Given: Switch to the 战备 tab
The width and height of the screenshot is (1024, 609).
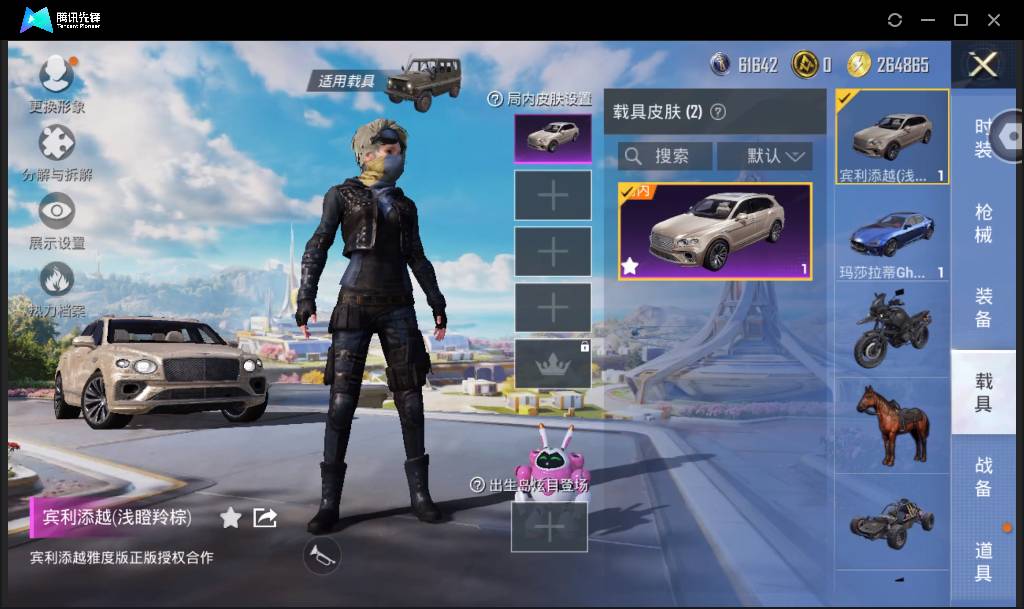Looking at the screenshot, I should pyautogui.click(x=984, y=476).
